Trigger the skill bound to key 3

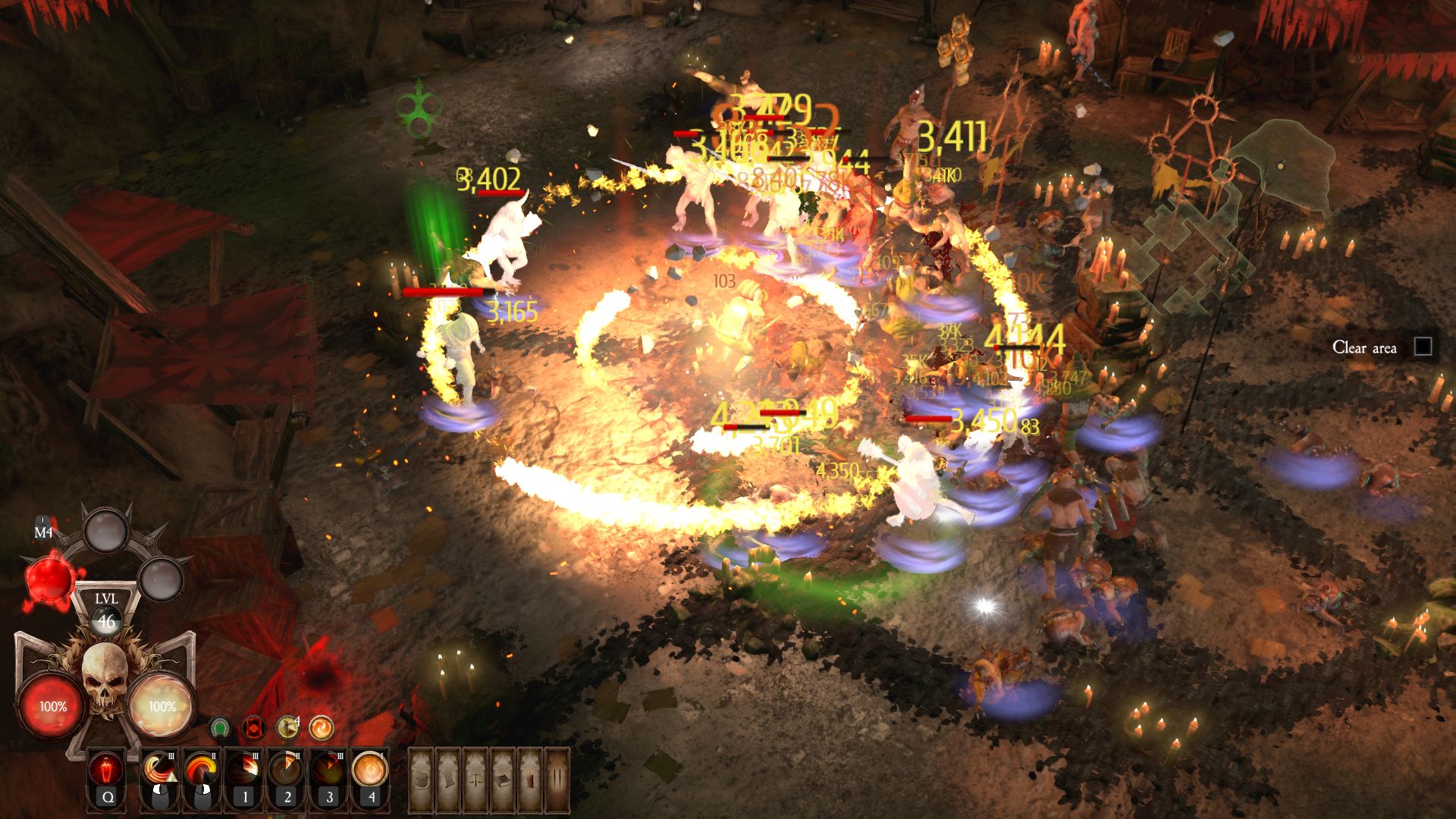[x=328, y=771]
